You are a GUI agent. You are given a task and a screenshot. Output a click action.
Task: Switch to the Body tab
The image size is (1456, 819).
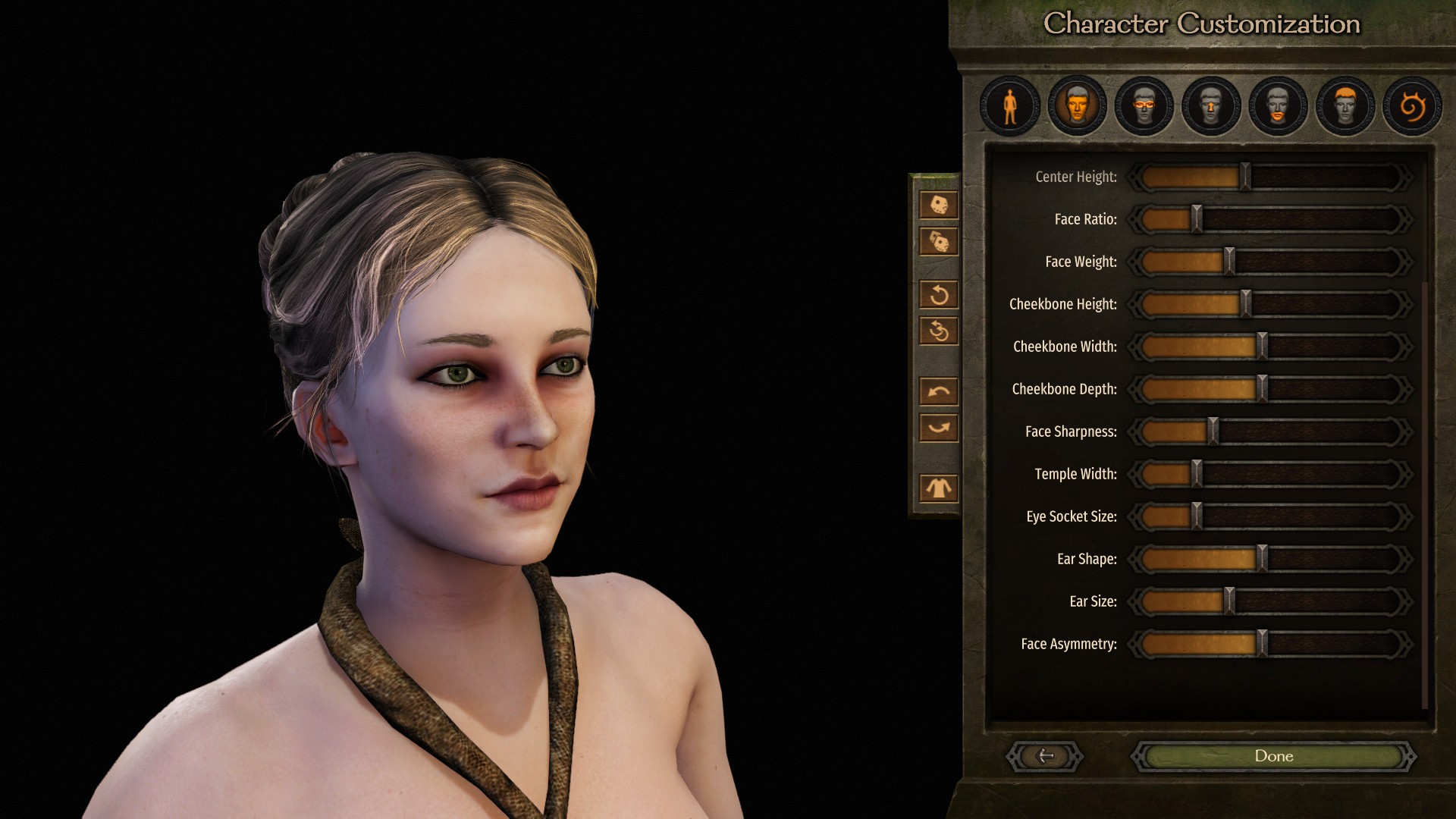pyautogui.click(x=1010, y=106)
